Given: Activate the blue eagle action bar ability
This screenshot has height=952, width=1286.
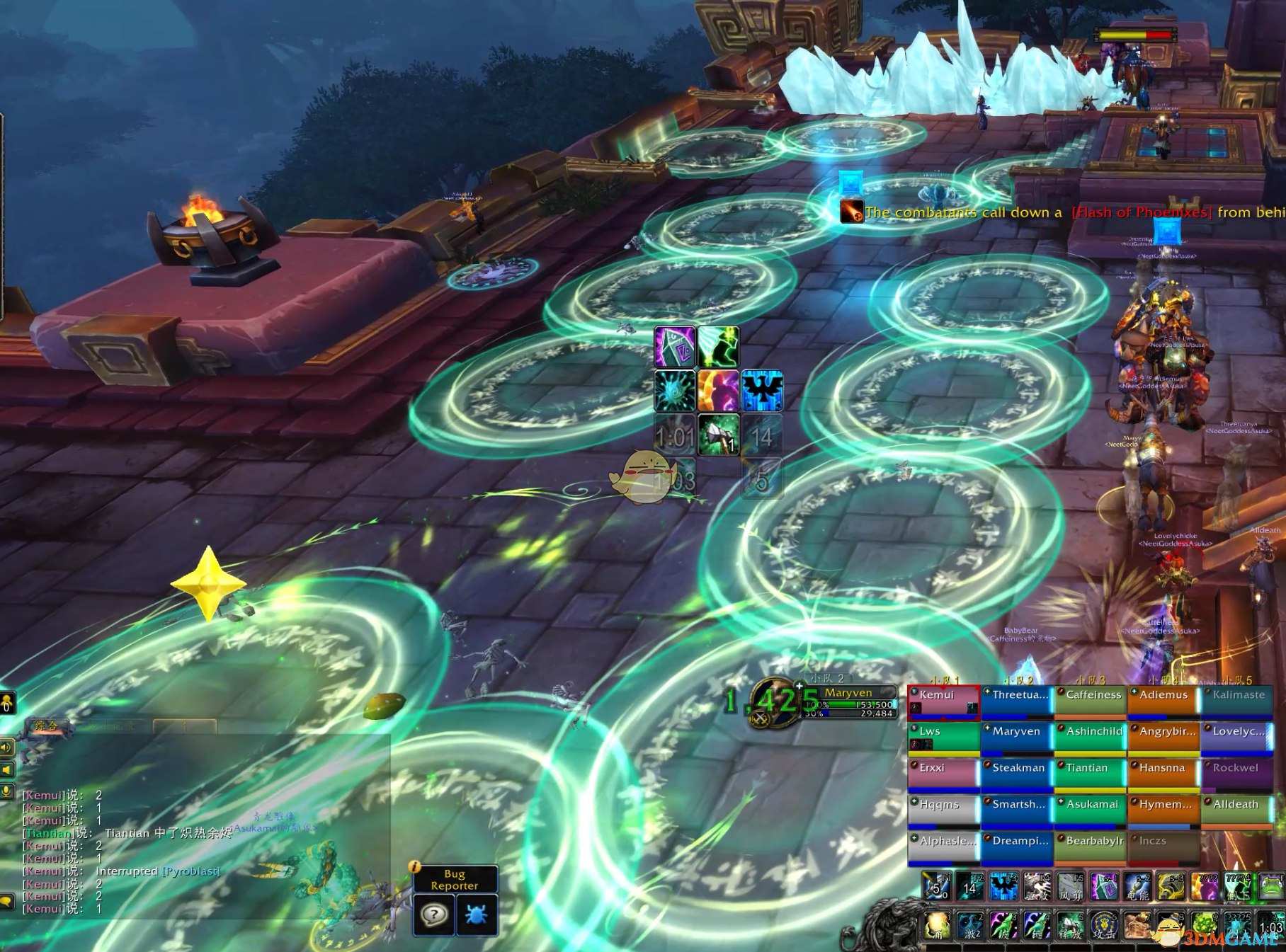Looking at the screenshot, I should tap(1003, 887).
